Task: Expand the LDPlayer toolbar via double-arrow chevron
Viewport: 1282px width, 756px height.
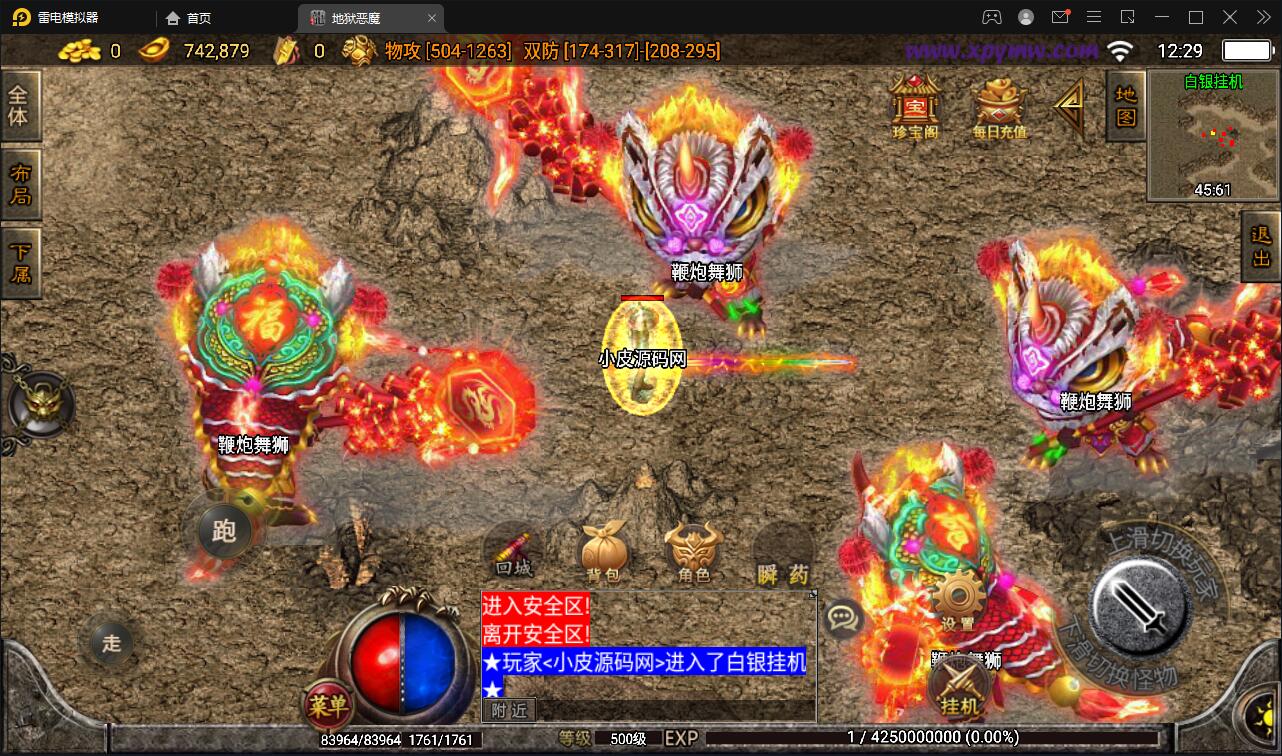Action: point(1263,17)
